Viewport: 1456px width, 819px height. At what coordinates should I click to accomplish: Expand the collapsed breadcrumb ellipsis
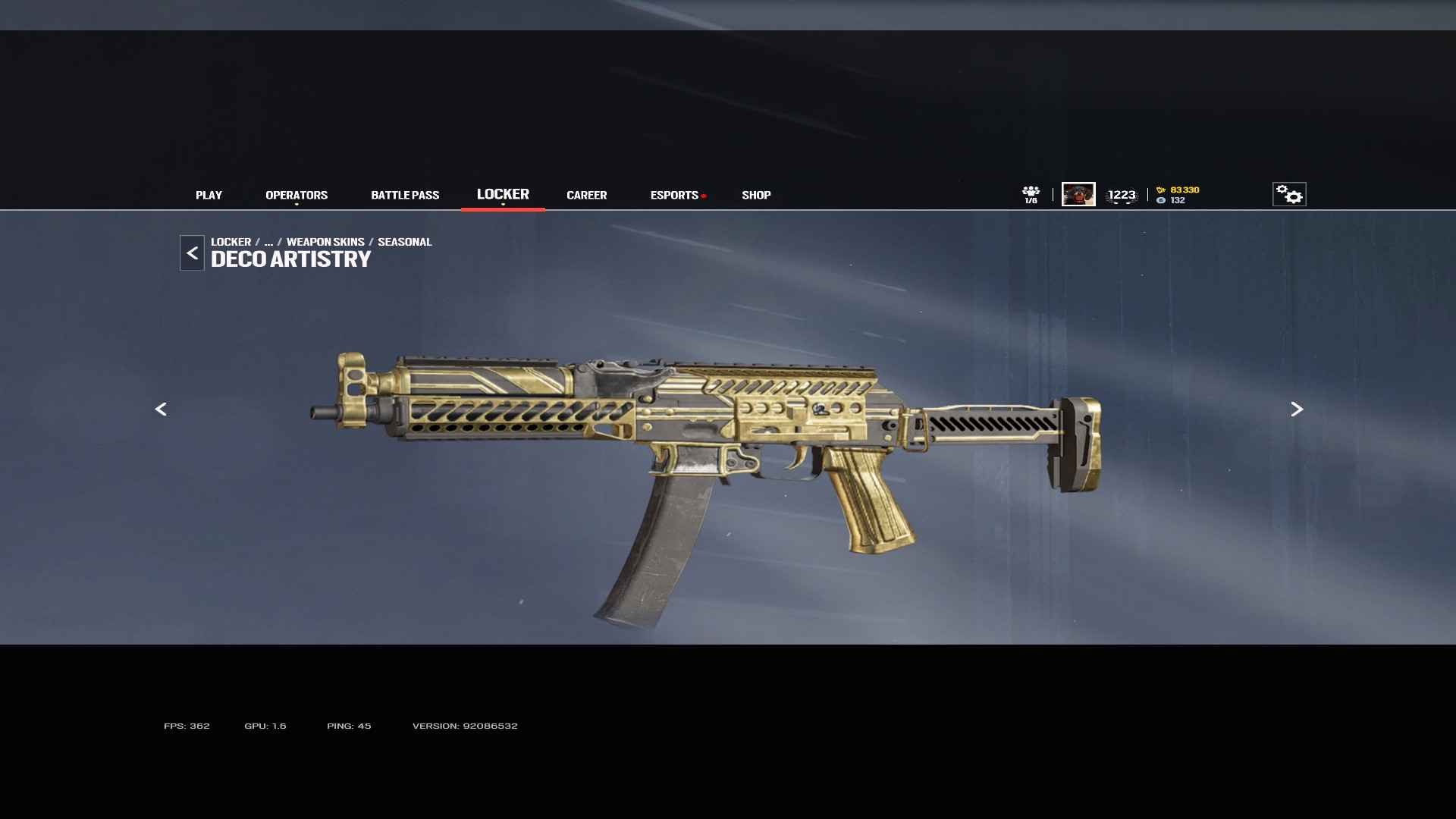[268, 242]
